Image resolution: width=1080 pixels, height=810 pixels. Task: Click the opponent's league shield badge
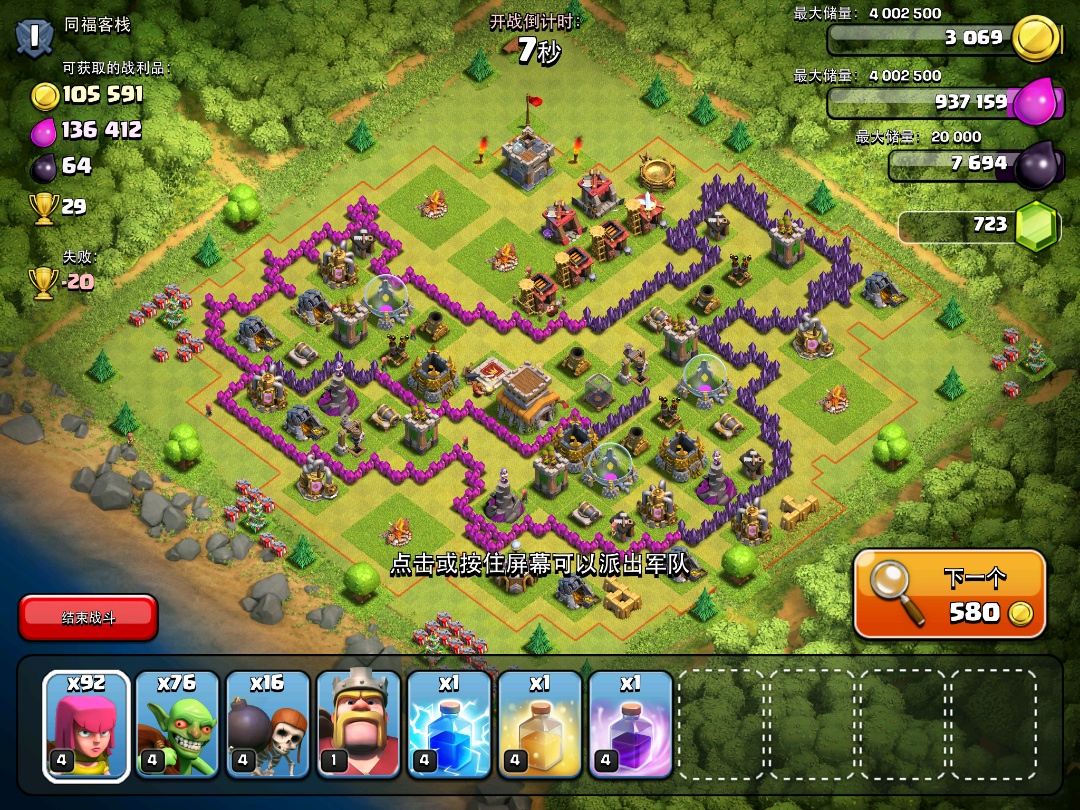pyautogui.click(x=34, y=36)
